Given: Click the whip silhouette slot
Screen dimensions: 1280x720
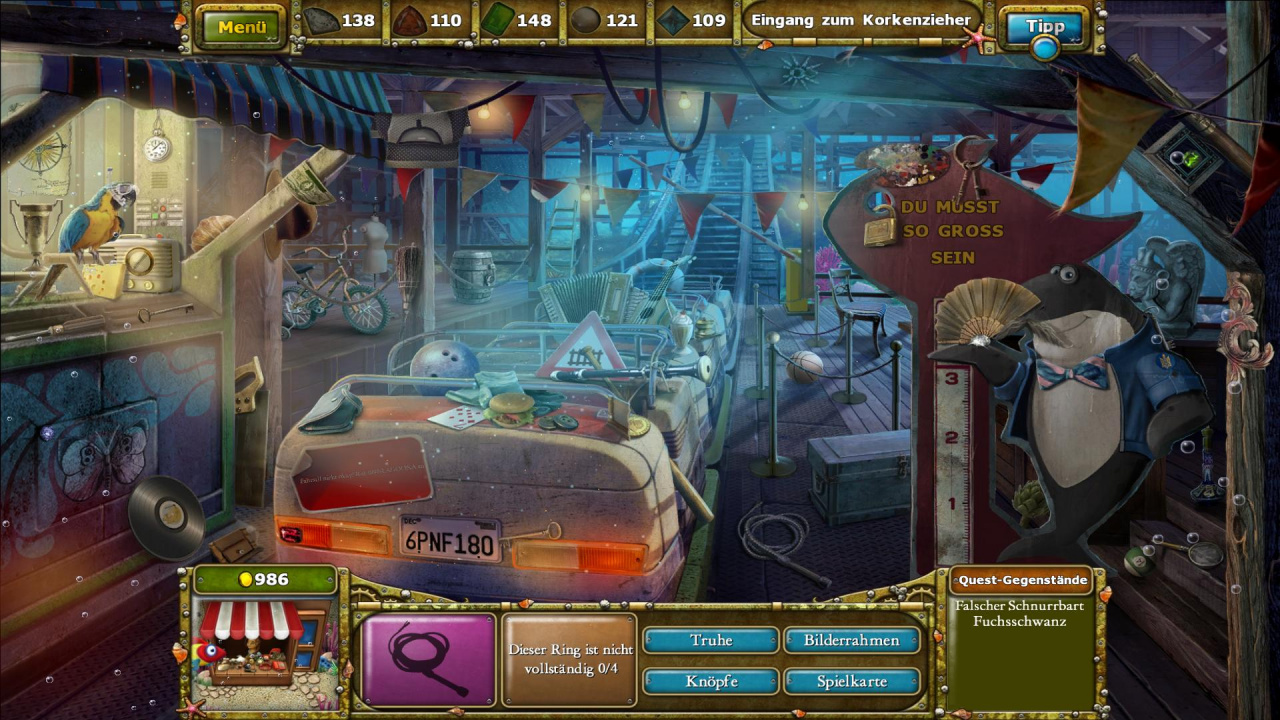Looking at the screenshot, I should point(428,659).
